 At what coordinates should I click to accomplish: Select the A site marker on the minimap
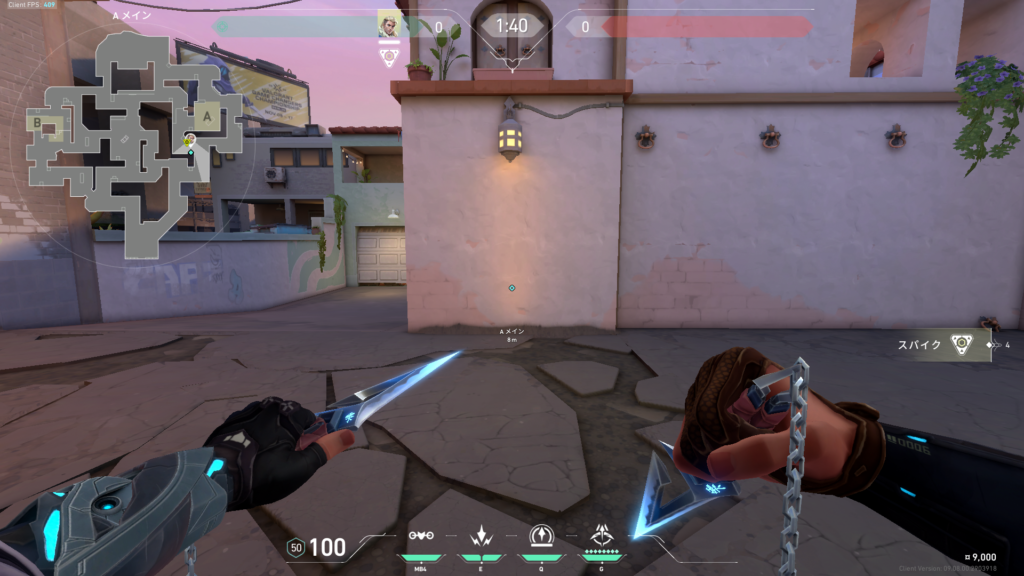[x=208, y=116]
